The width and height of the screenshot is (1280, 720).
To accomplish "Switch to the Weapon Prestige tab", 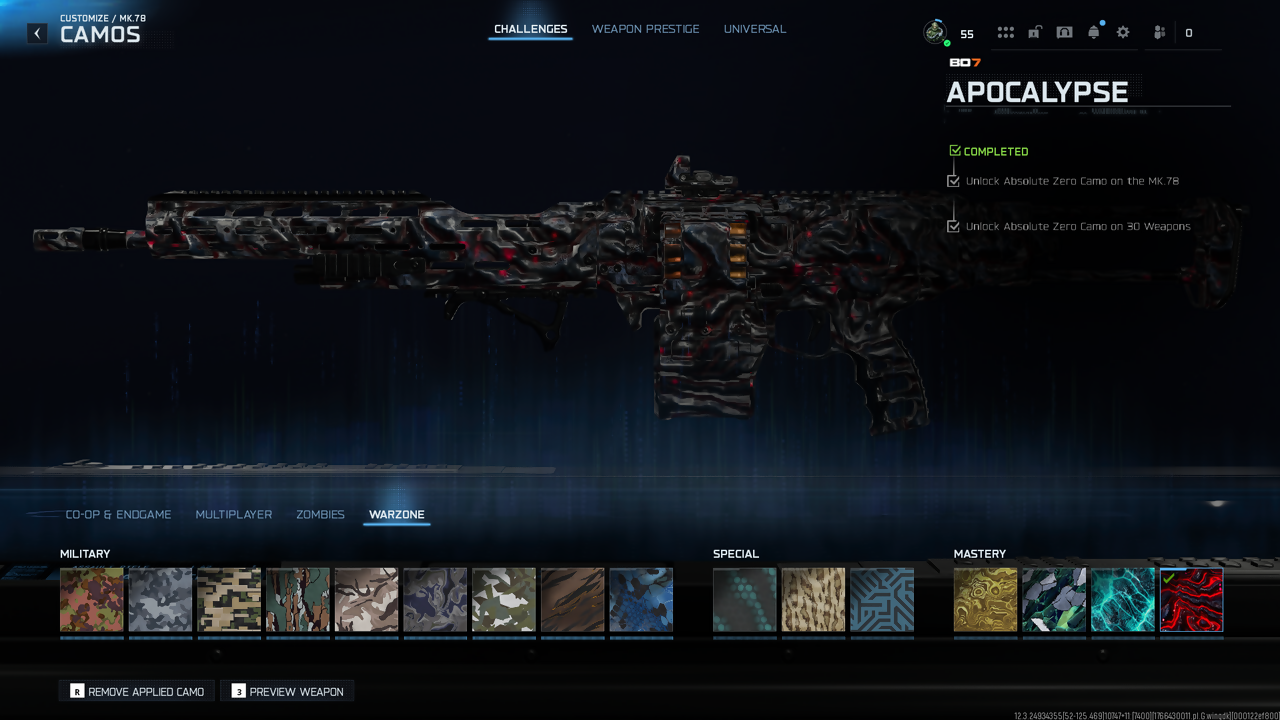I will pos(645,29).
